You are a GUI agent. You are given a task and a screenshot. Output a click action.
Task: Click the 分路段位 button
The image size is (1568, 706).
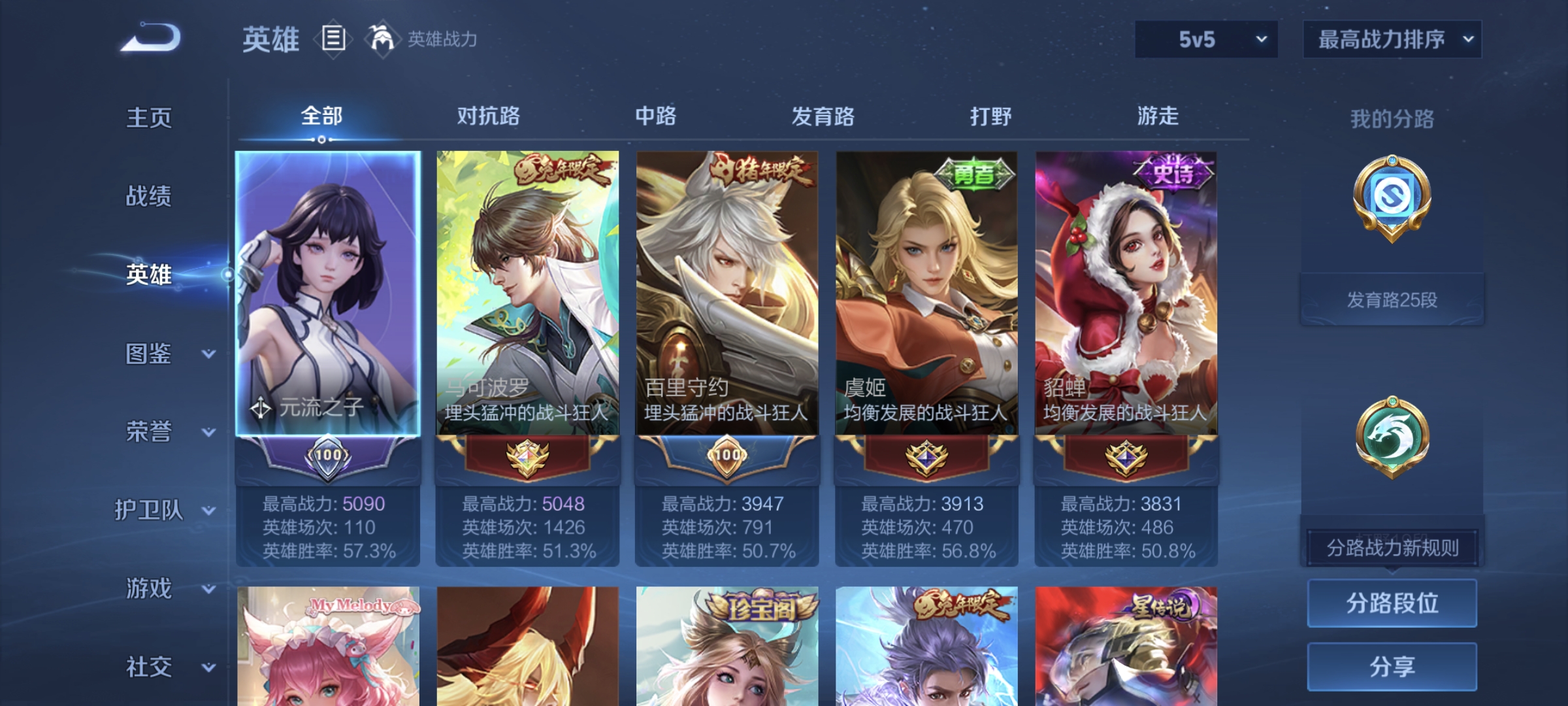click(x=1392, y=603)
